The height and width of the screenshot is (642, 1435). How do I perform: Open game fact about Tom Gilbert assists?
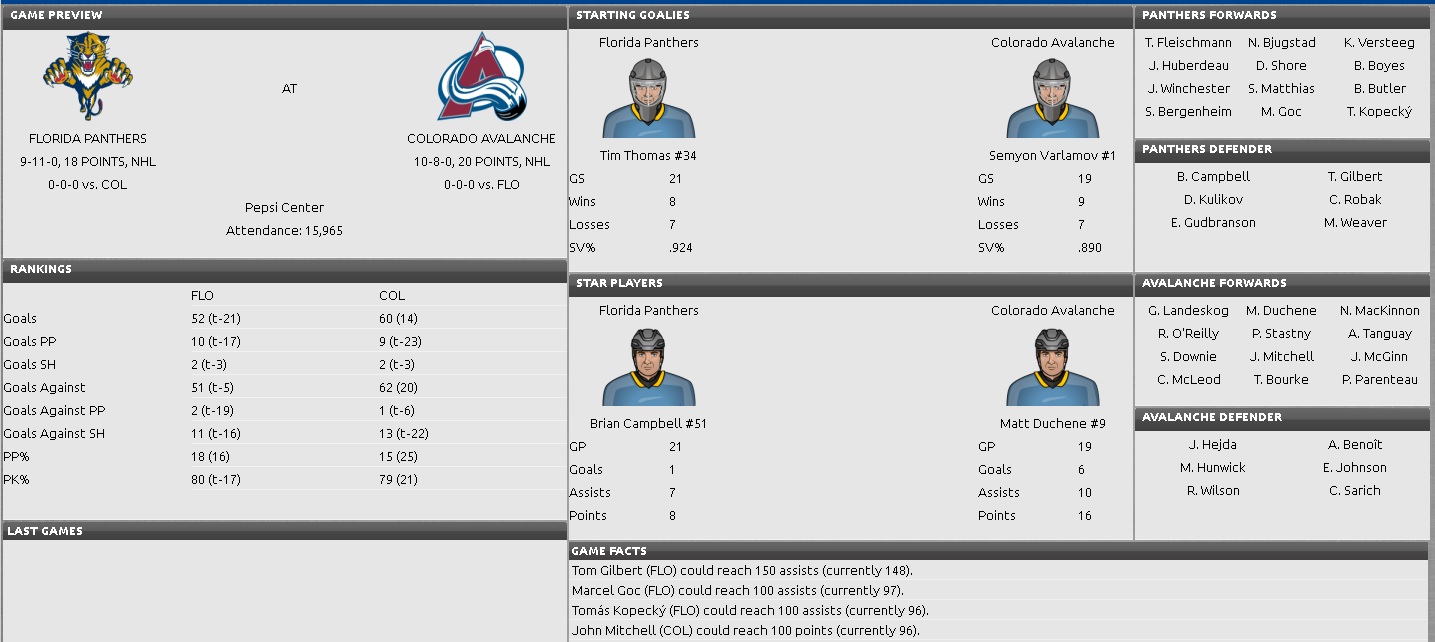[x=742, y=571]
